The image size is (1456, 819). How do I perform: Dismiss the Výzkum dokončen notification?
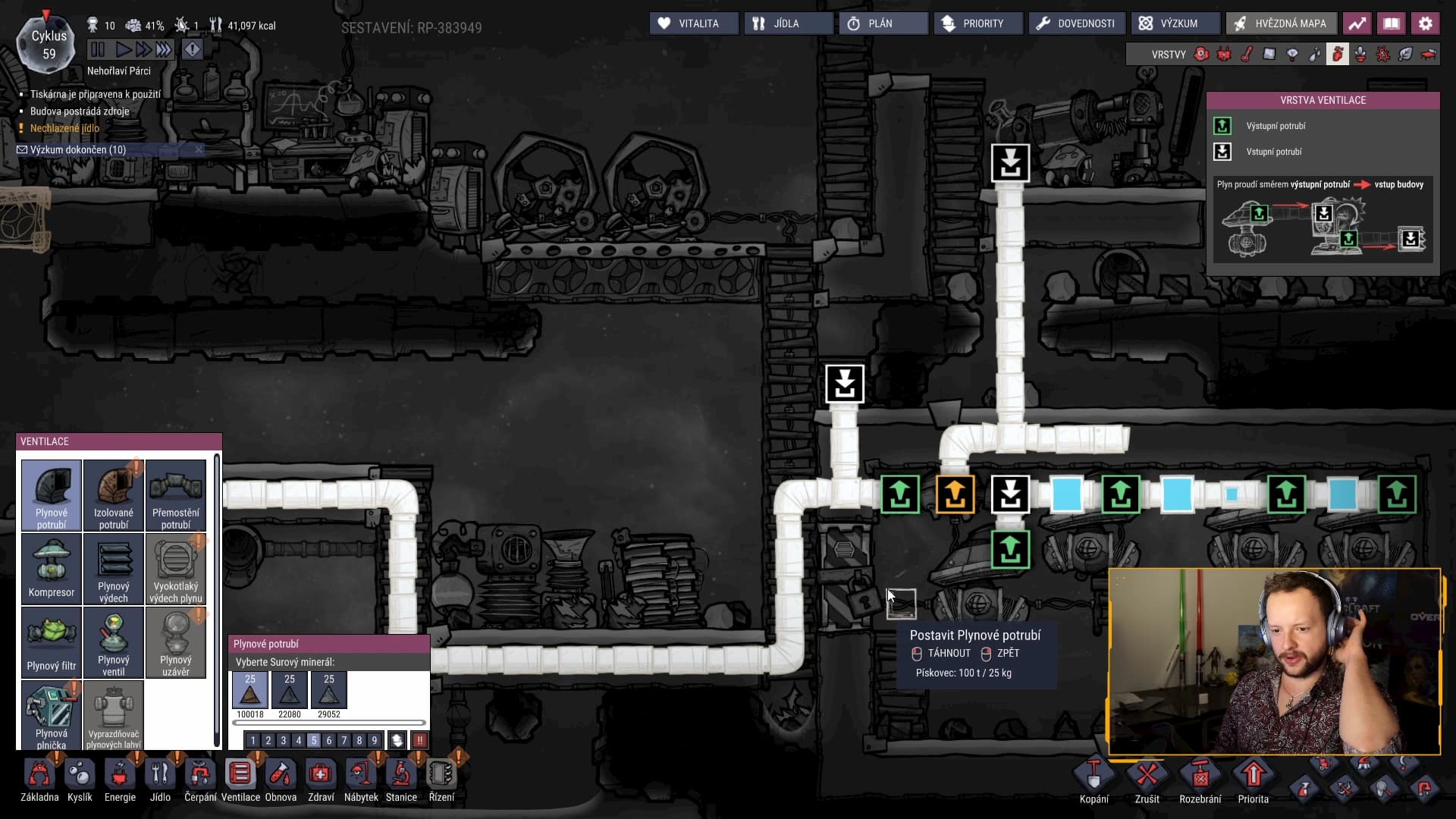point(199,149)
